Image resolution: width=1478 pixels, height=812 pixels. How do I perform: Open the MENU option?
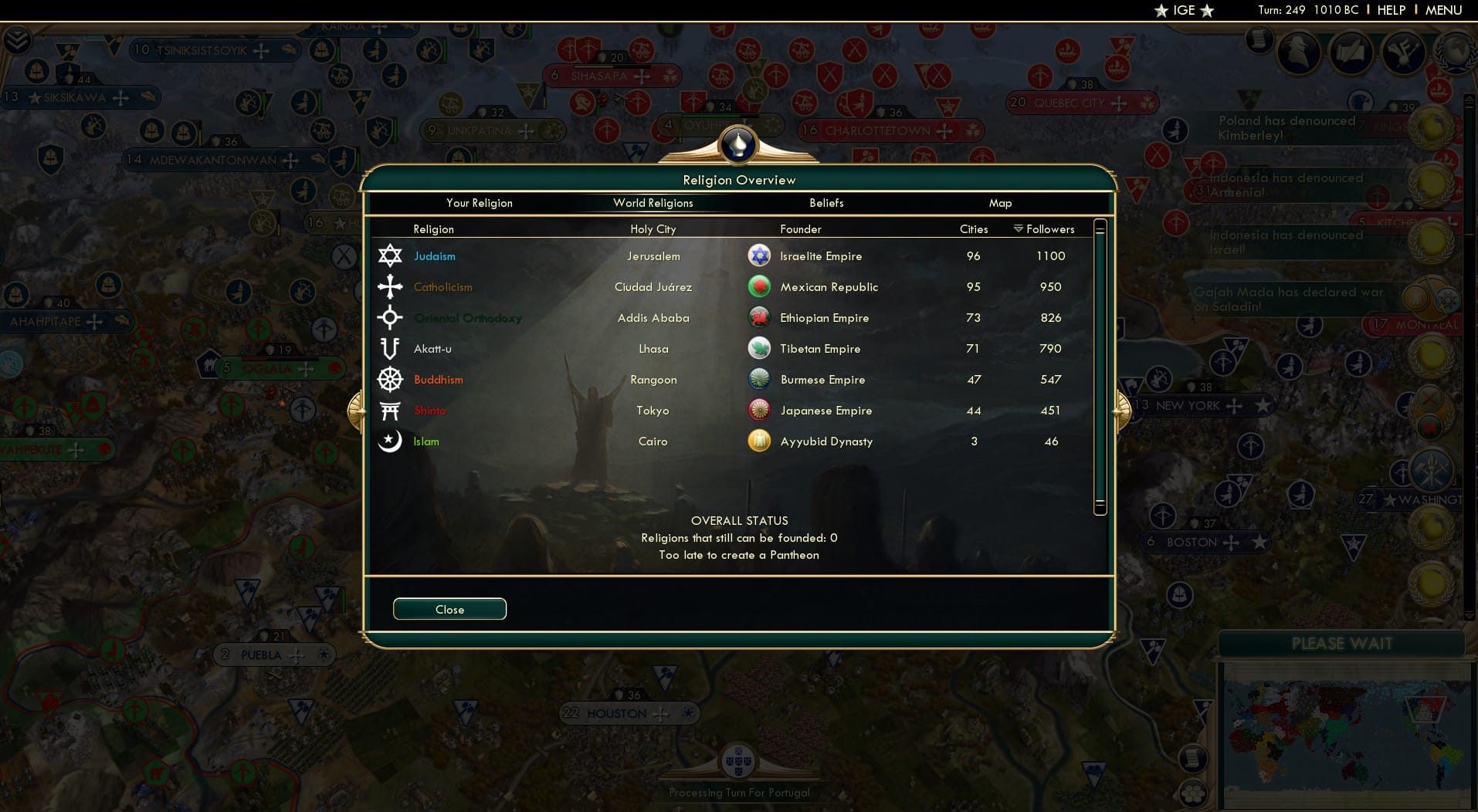1446,10
